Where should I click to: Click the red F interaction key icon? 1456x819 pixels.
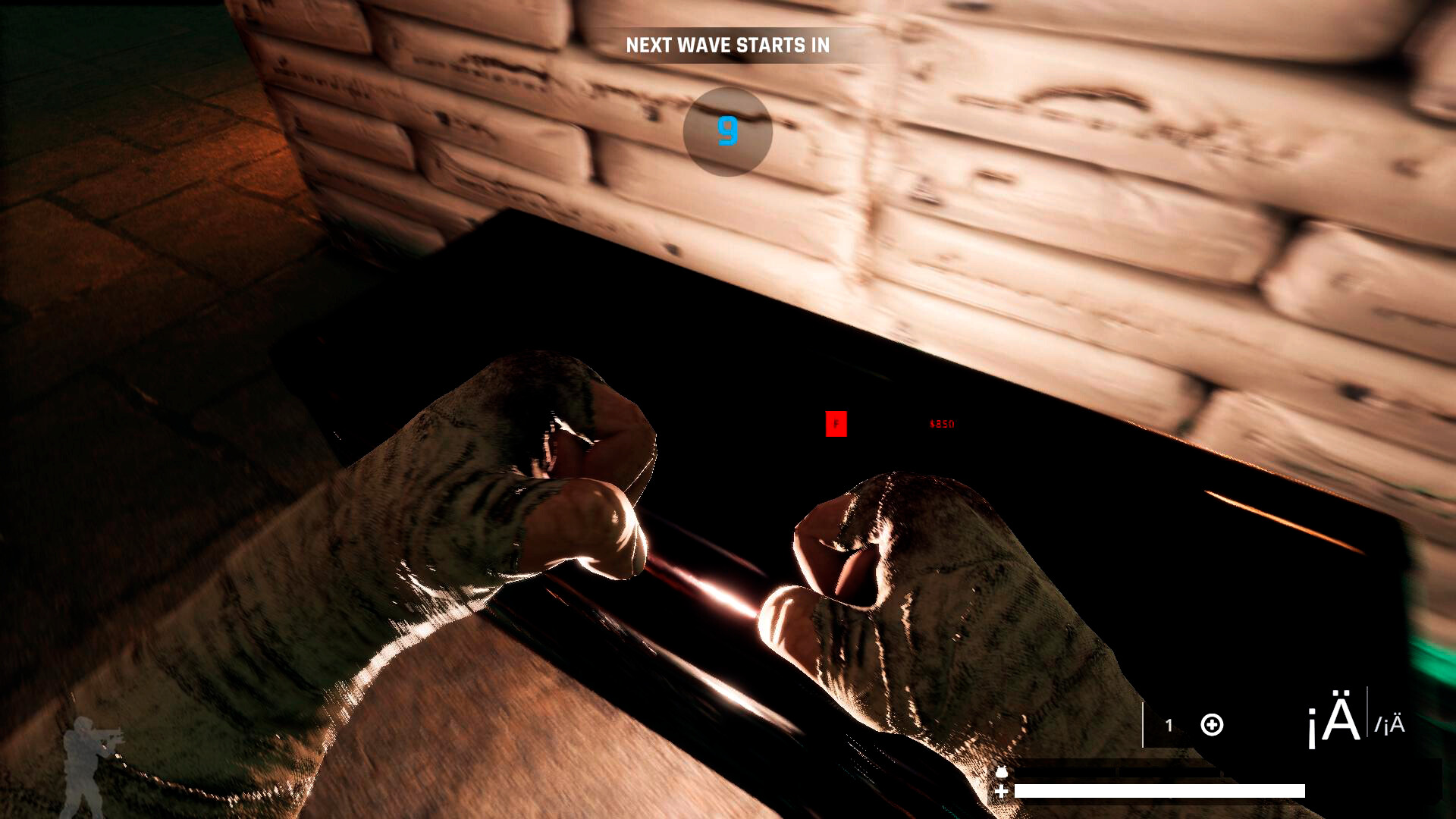[836, 425]
